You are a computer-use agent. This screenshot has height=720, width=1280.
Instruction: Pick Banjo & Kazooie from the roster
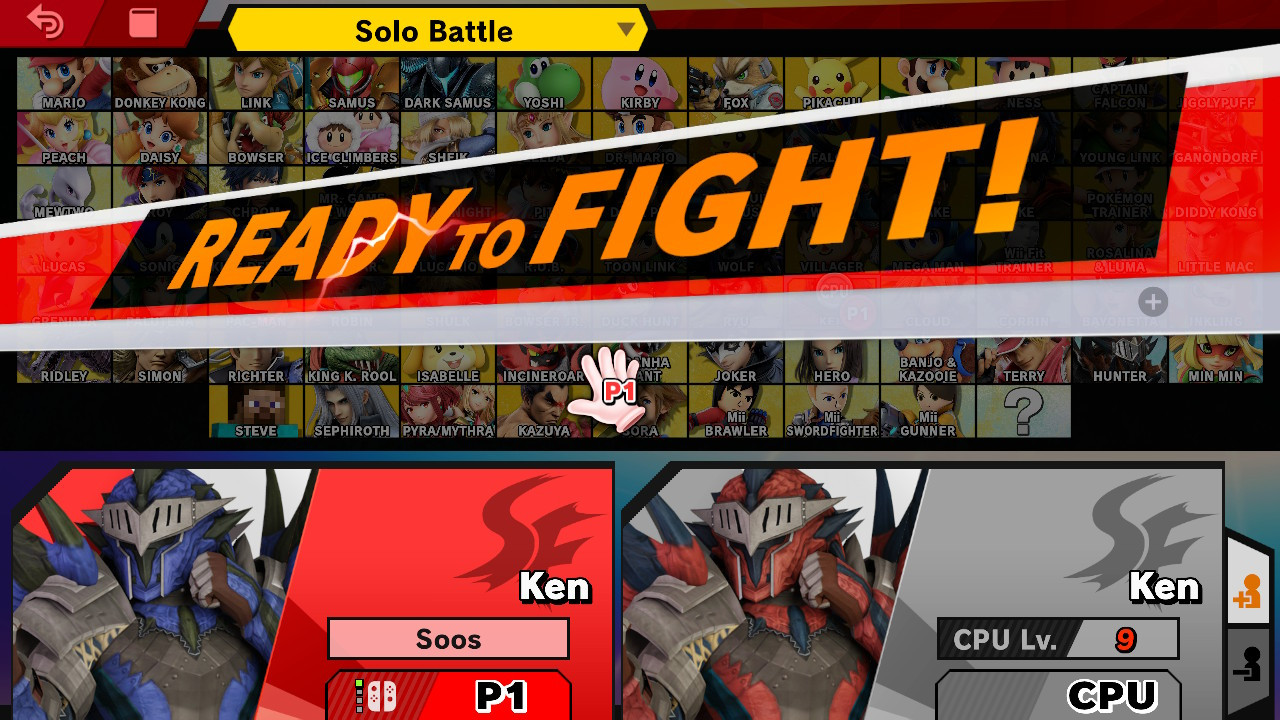pyautogui.click(x=927, y=360)
